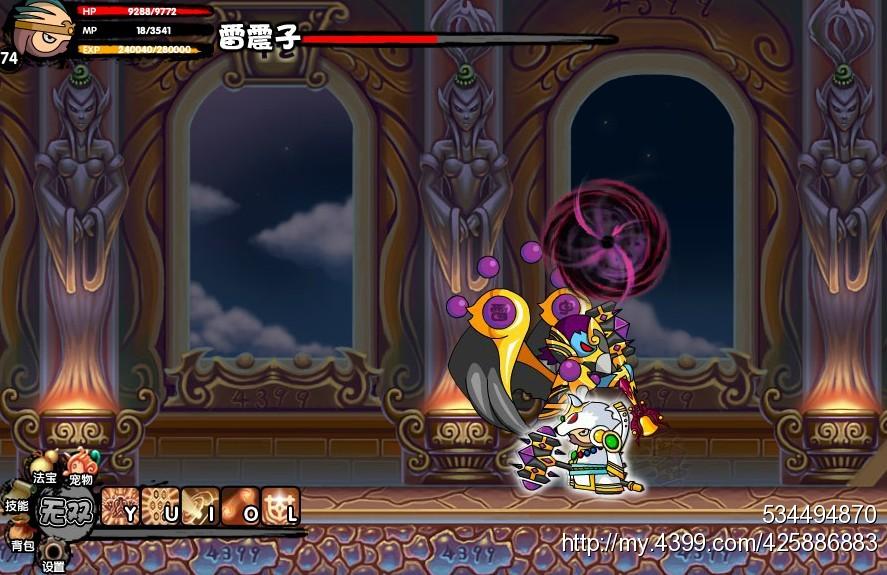Use the skill in the I slot
Image resolution: width=887 pixels, height=575 pixels.
pos(200,506)
